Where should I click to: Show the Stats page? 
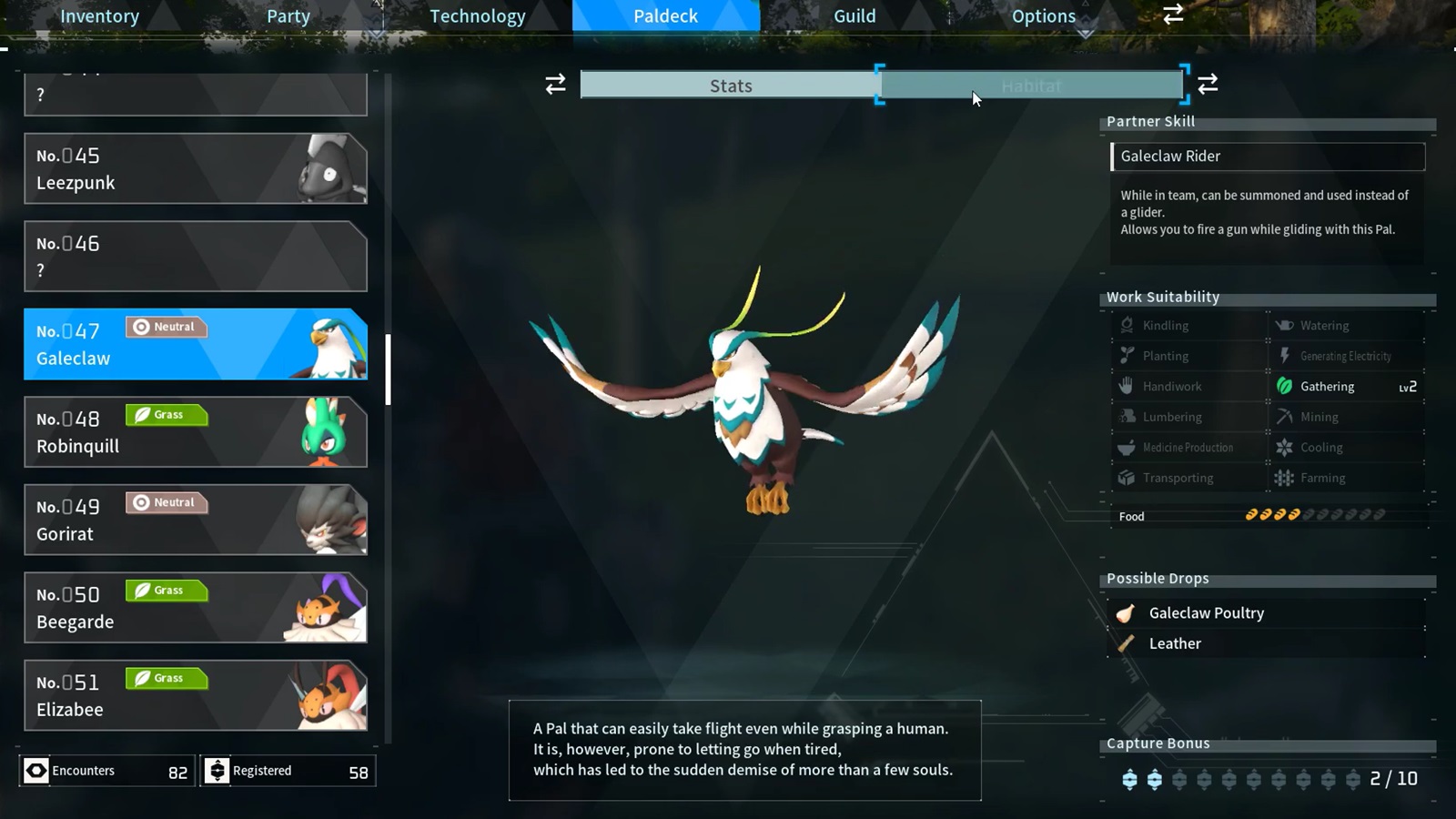[731, 86]
